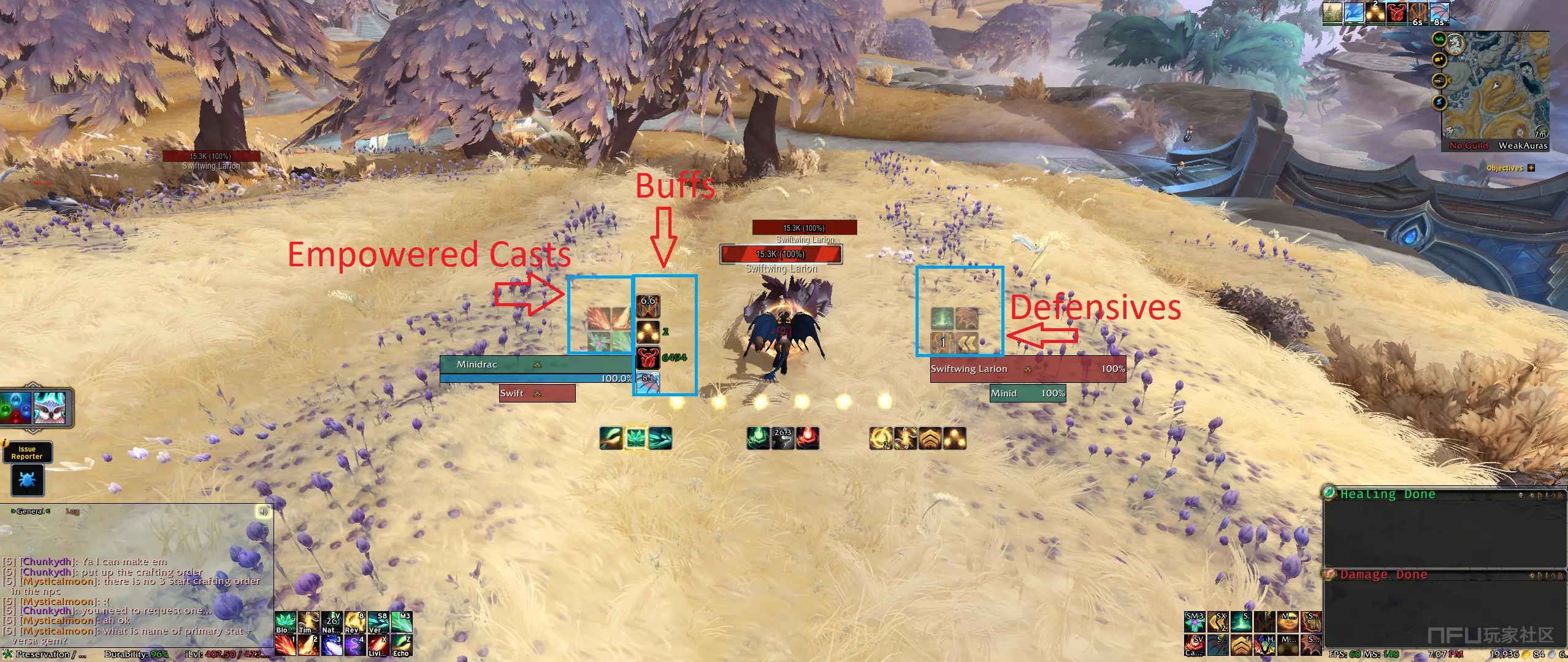
Task: Switch to the Log chat tab
Action: (x=72, y=511)
